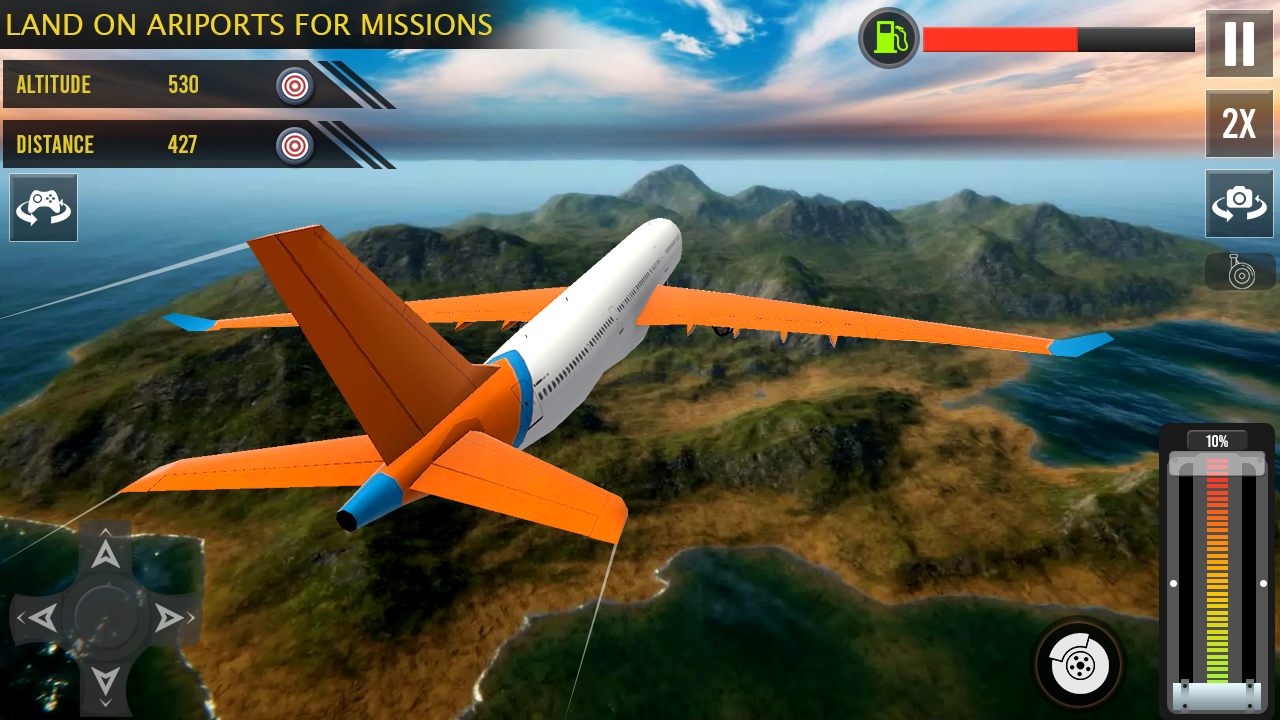Toggle the 2X speed boost

click(x=1239, y=124)
